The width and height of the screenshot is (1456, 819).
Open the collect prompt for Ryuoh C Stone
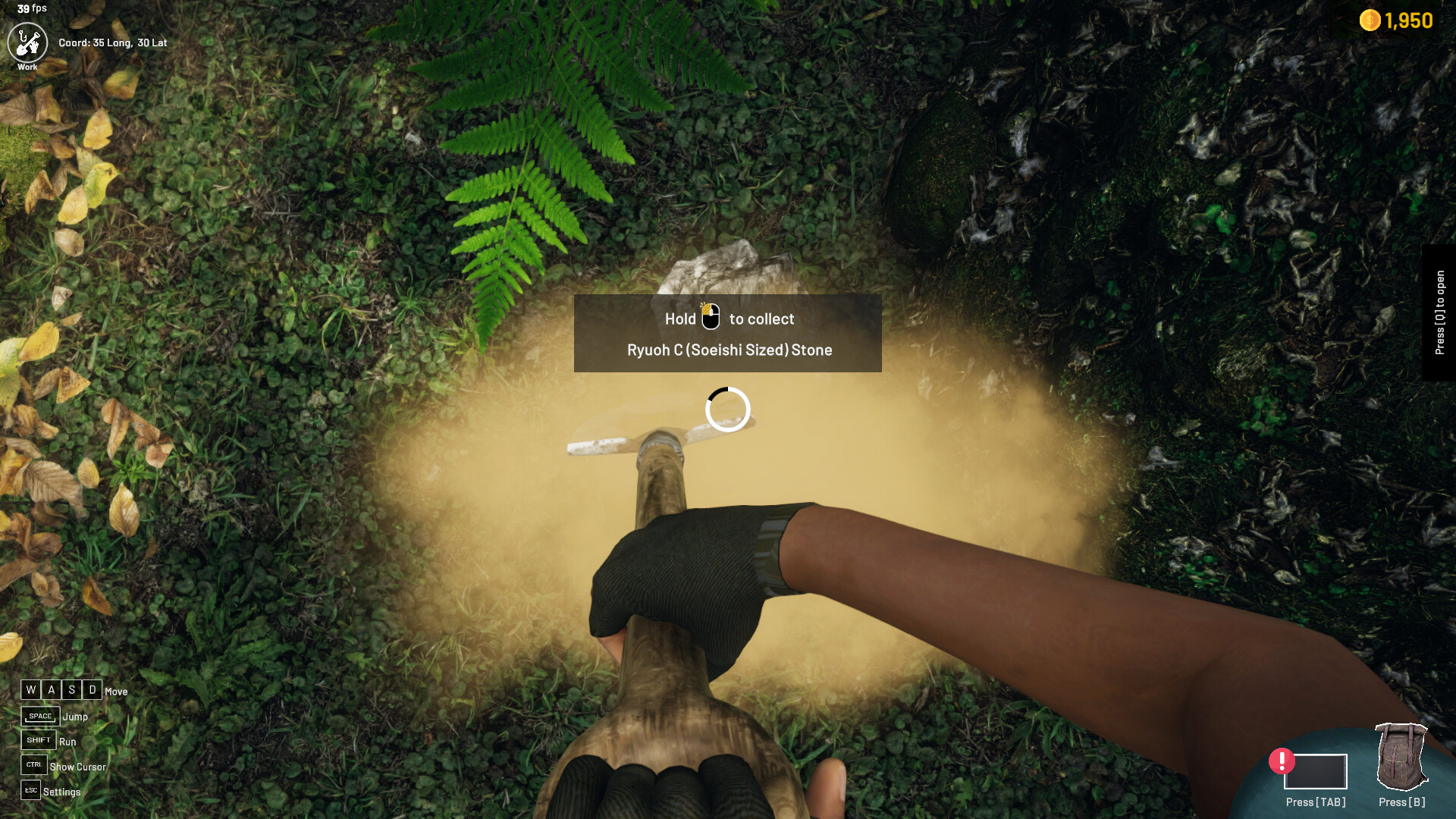point(727,334)
